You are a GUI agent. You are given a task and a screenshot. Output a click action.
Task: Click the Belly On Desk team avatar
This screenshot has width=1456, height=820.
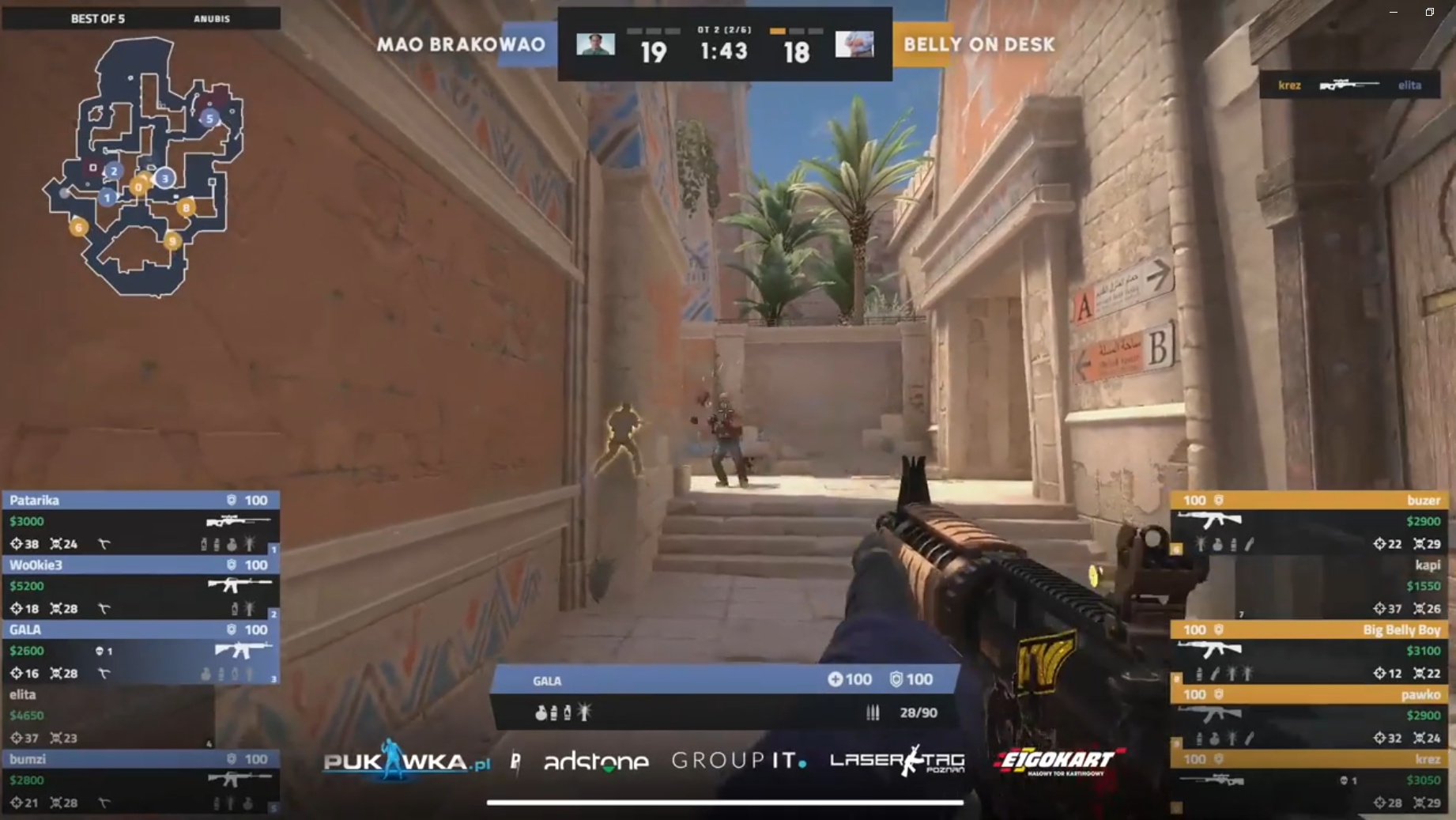(854, 44)
